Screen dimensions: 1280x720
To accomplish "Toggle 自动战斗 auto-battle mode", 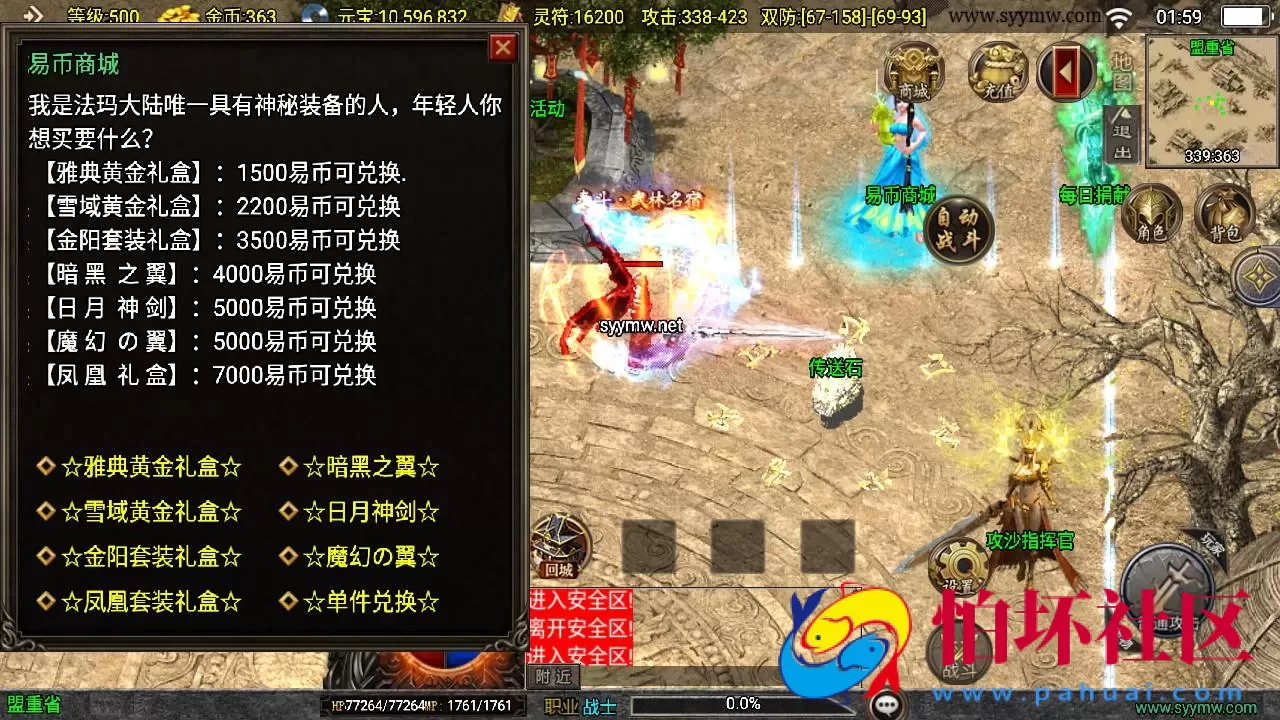I will (x=956, y=227).
